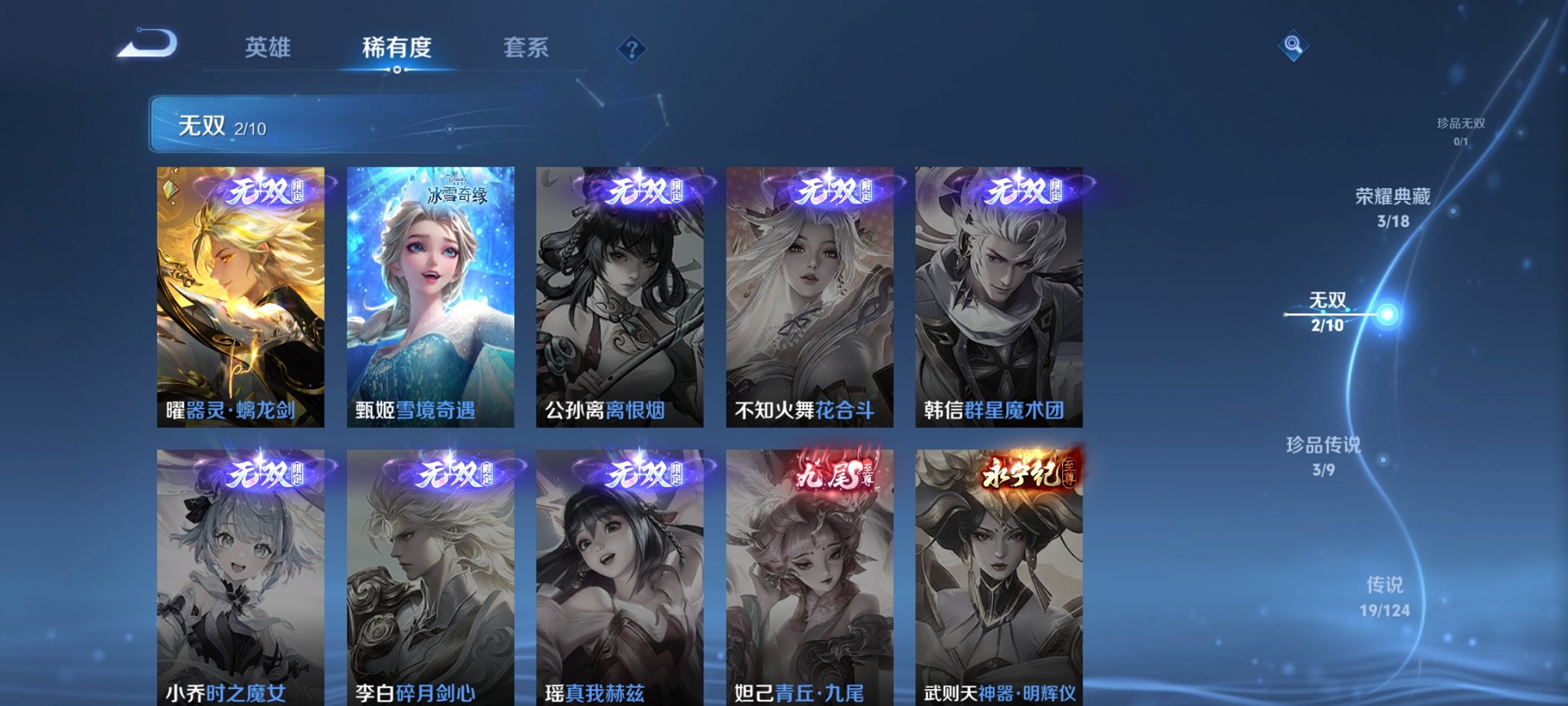Open the help question mark icon
Image resolution: width=1568 pixels, height=706 pixels.
coord(632,49)
